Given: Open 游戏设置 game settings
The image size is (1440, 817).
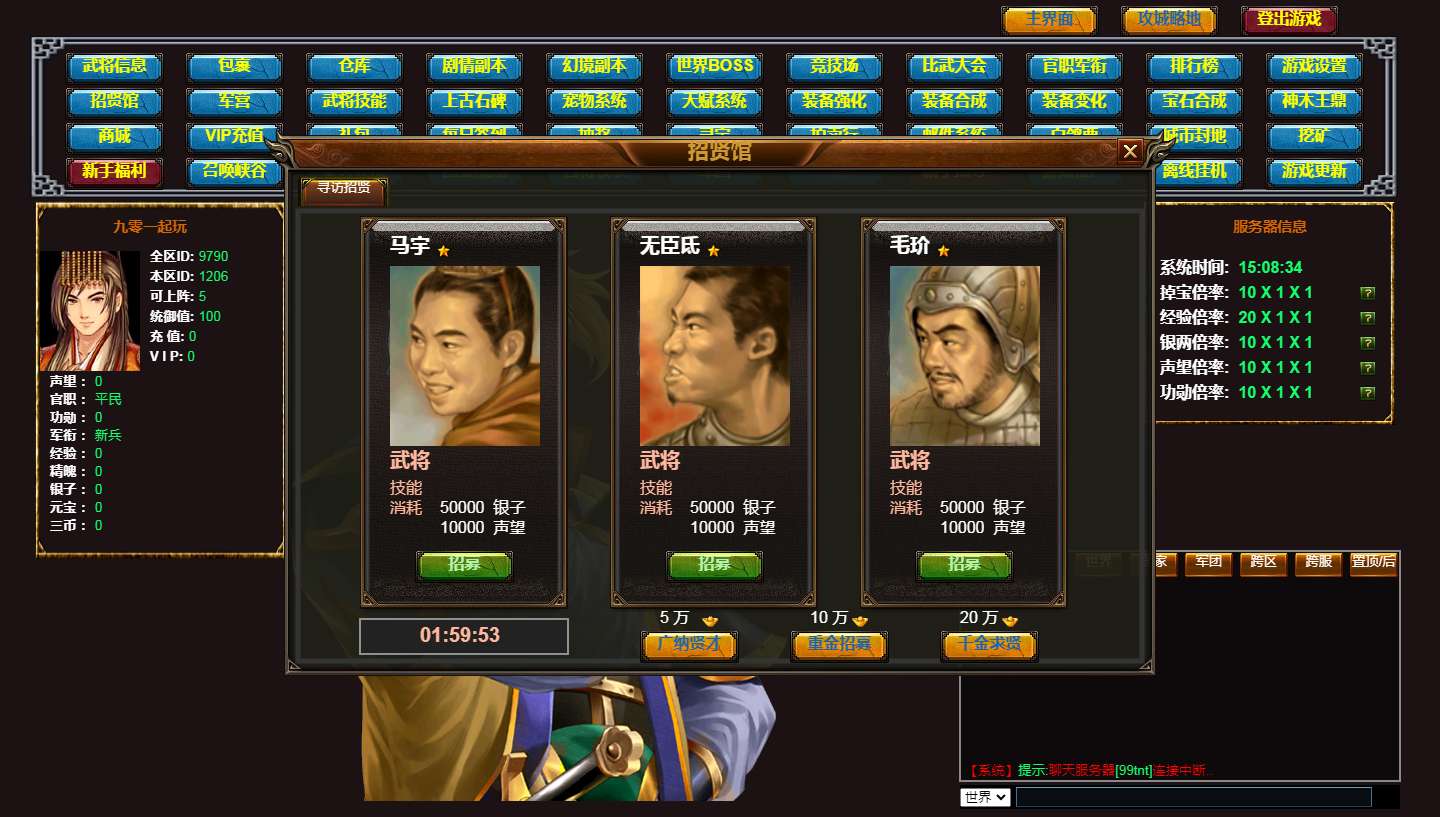Looking at the screenshot, I should pos(1314,67).
